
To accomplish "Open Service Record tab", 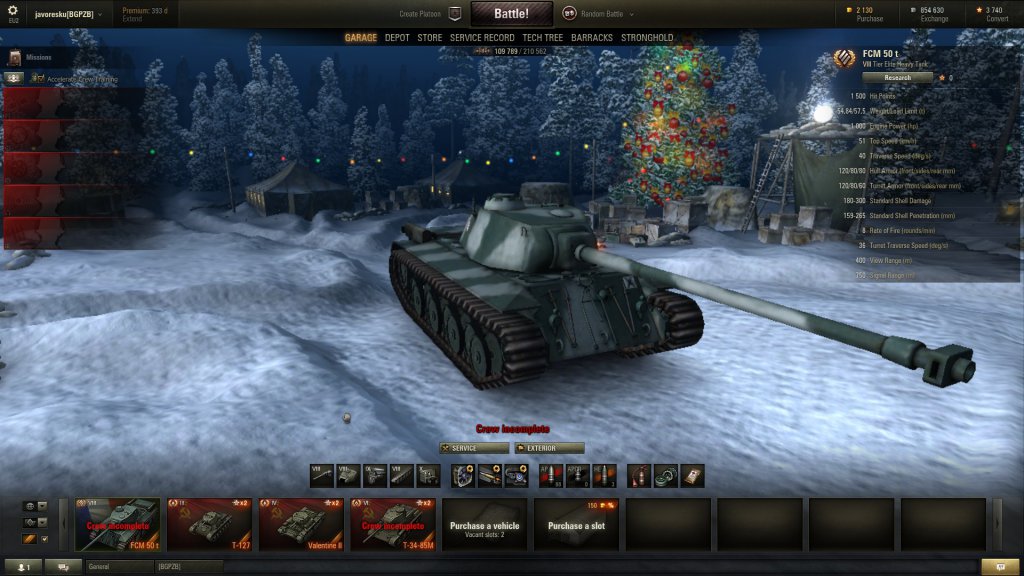I will coord(482,38).
